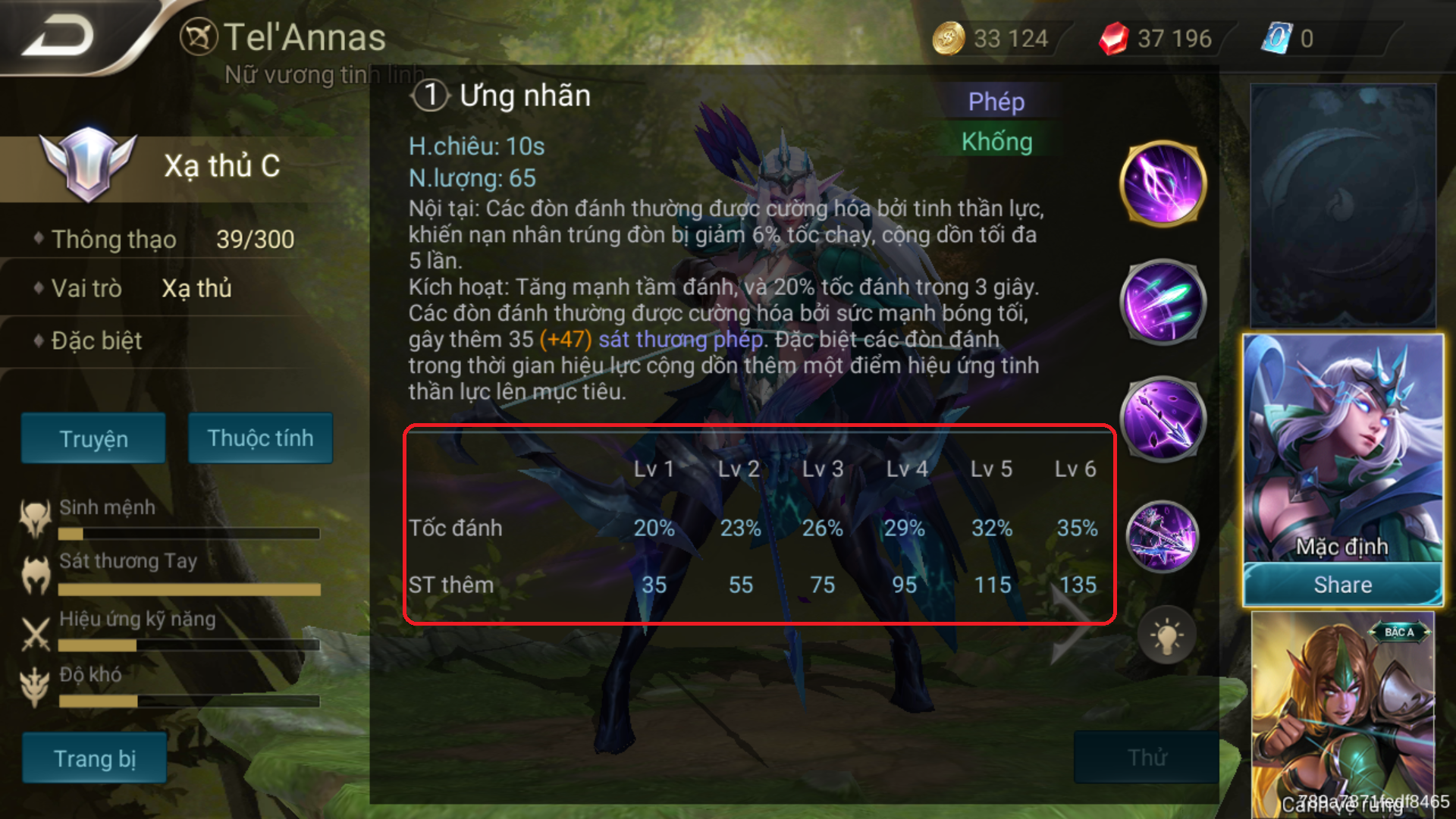Open the red gem currency balance
Image resolution: width=1456 pixels, height=819 pixels.
tap(1156, 38)
